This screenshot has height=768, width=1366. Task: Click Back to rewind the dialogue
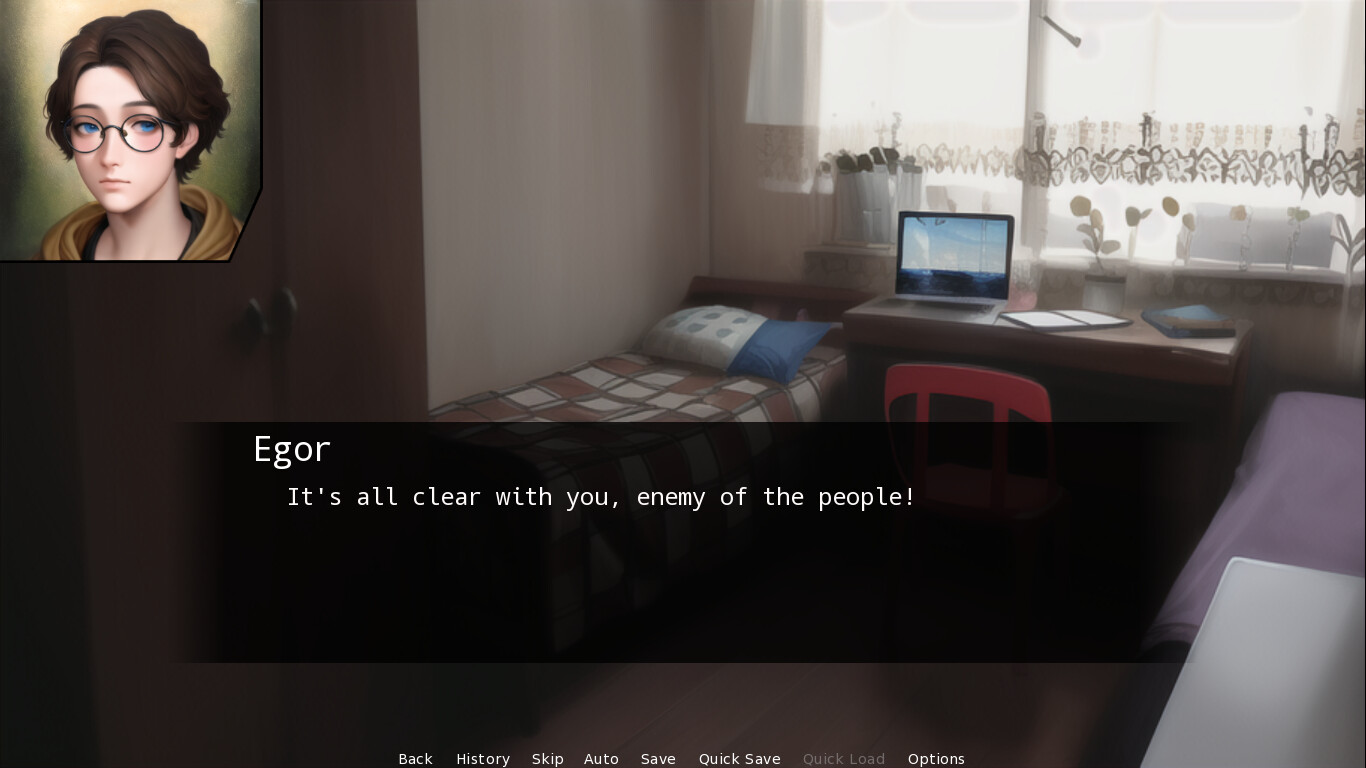coord(415,759)
